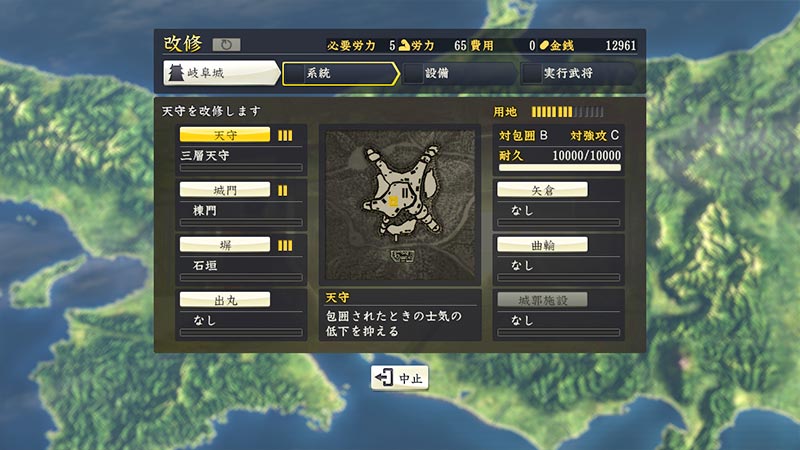Image resolution: width=800 pixels, height=450 pixels.
Task: Cancel with the 中止 button
Action: click(x=400, y=378)
